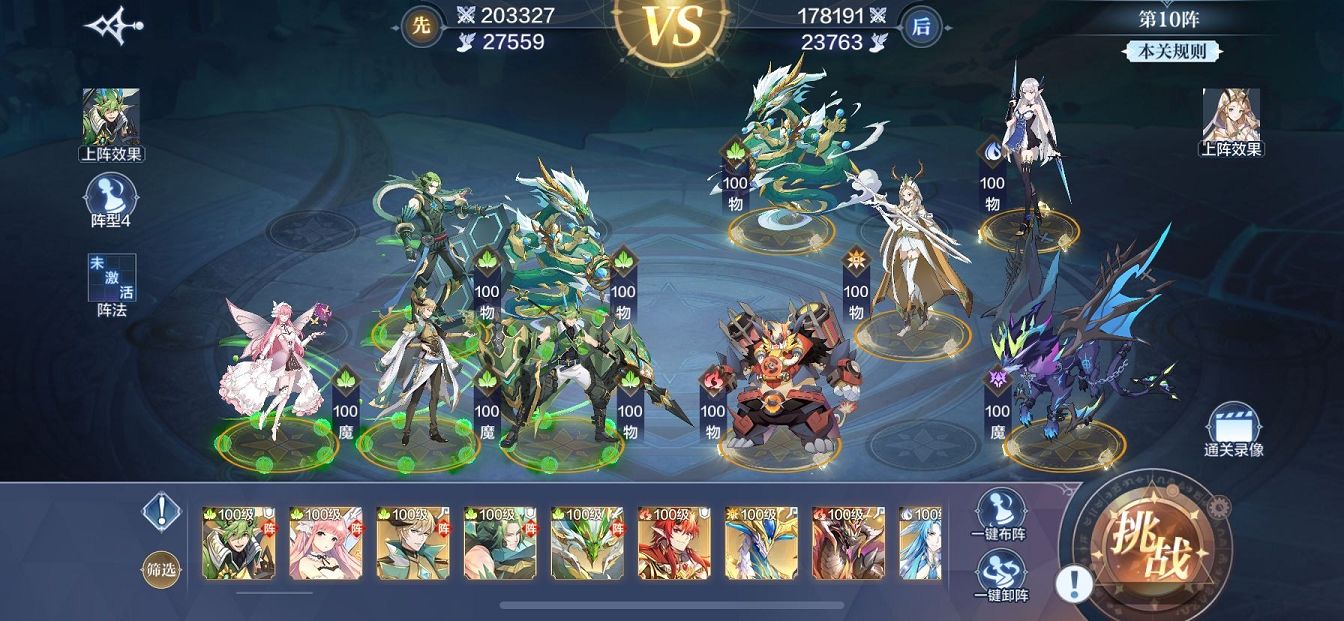Image resolution: width=1344 pixels, height=621 pixels.
Task: Pick the red-haired hero card
Action: tap(673, 543)
